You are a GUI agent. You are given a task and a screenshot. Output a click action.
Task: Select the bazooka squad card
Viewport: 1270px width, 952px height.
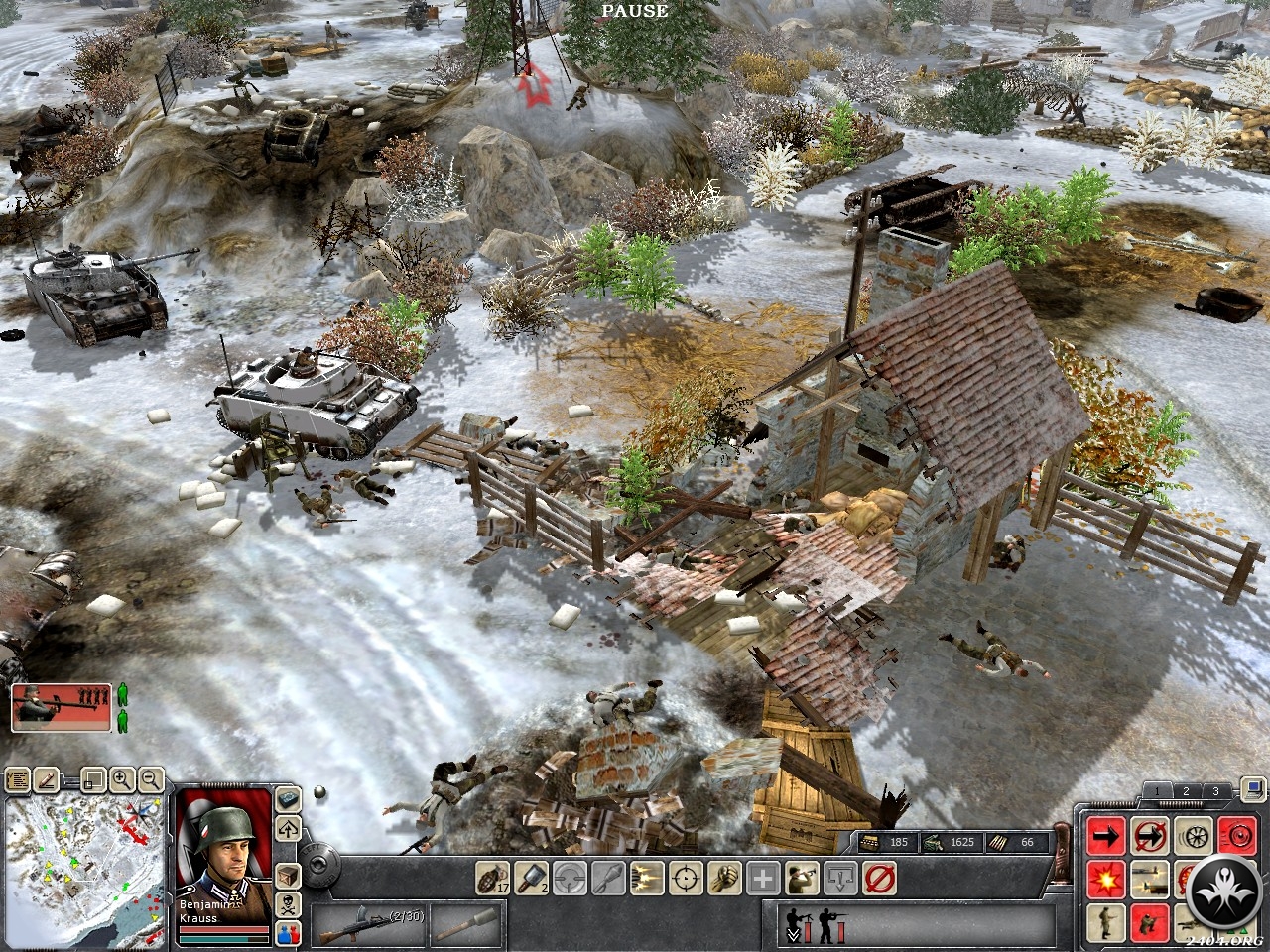point(62,707)
